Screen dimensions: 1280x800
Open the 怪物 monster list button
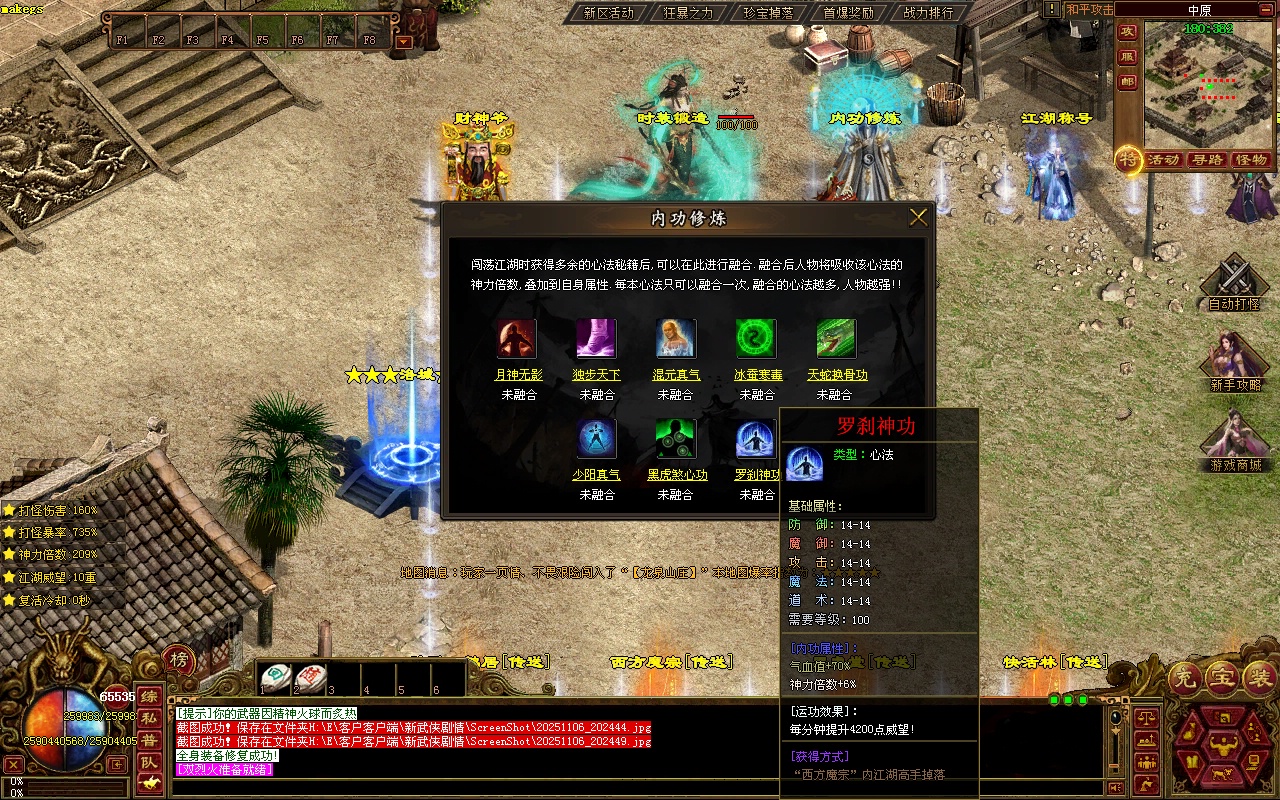tap(1251, 160)
